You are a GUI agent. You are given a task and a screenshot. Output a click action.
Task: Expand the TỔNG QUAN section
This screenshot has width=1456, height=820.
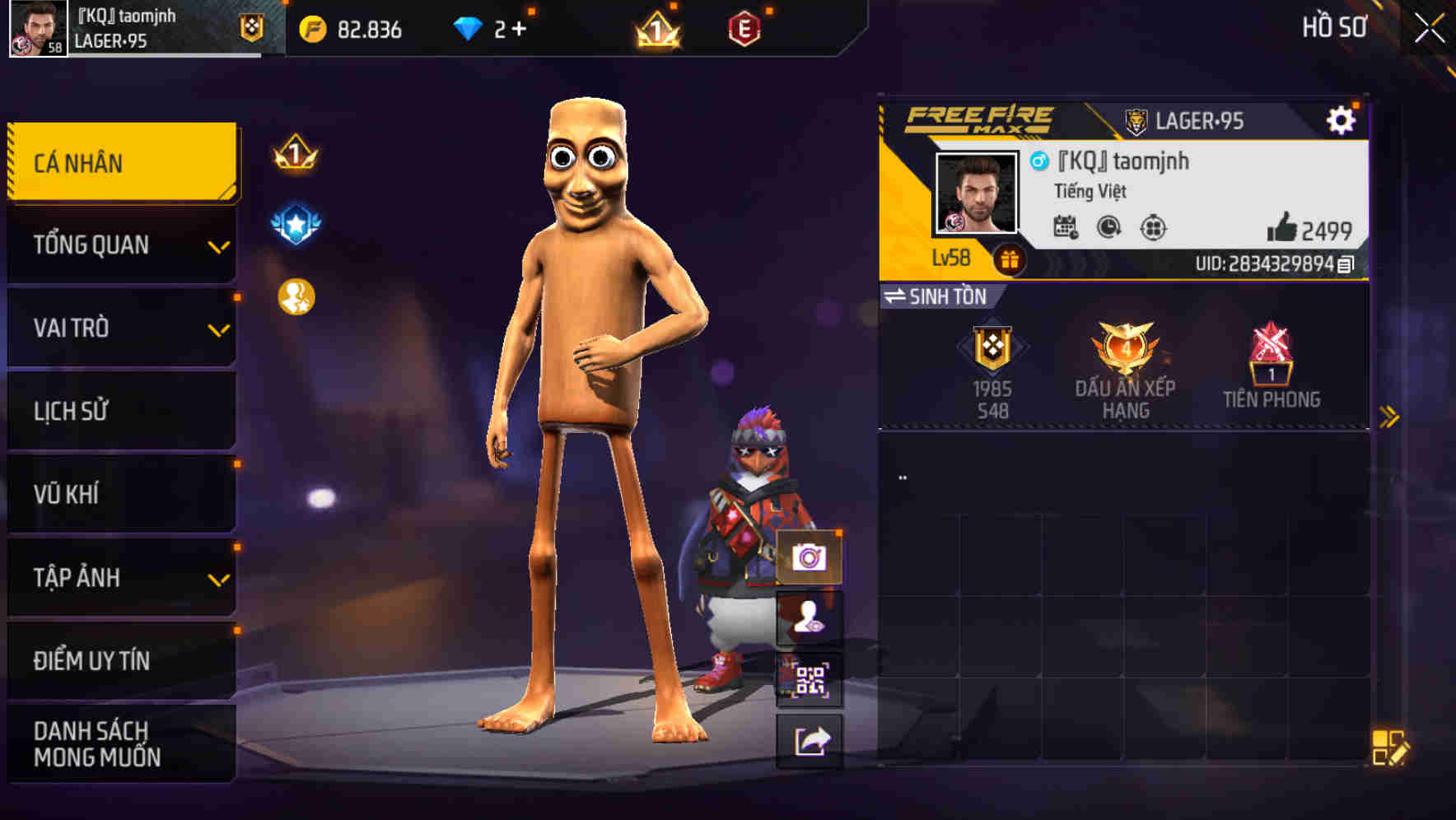click(x=119, y=245)
